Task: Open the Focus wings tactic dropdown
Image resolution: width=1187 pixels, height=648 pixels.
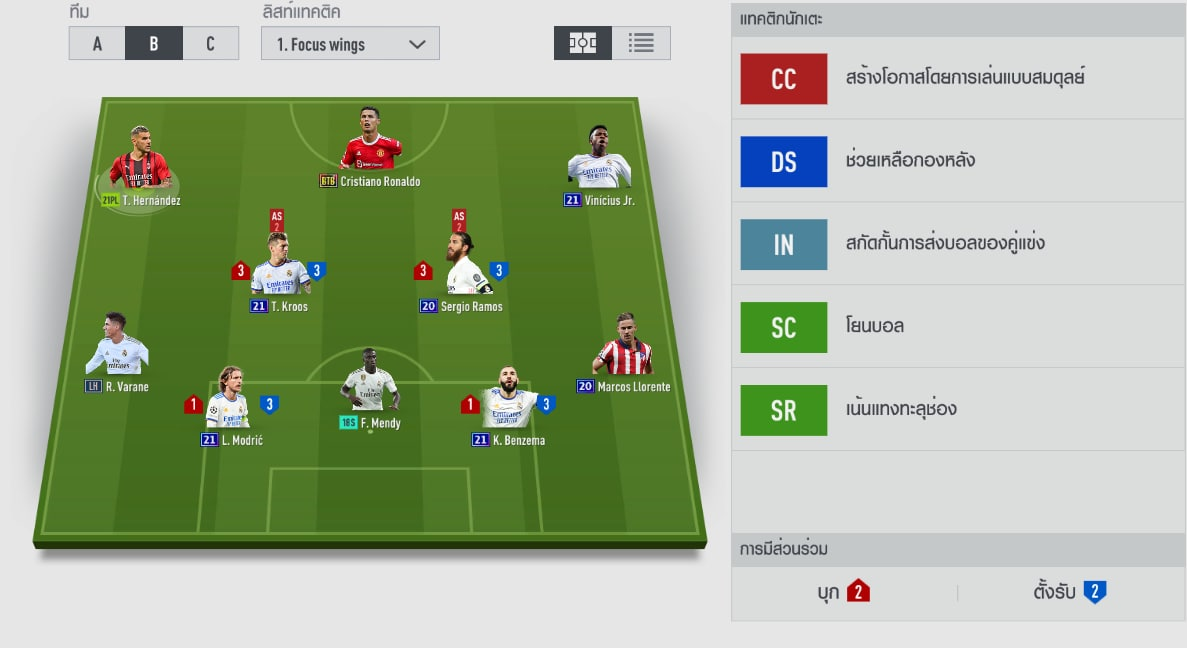Action: click(x=350, y=44)
